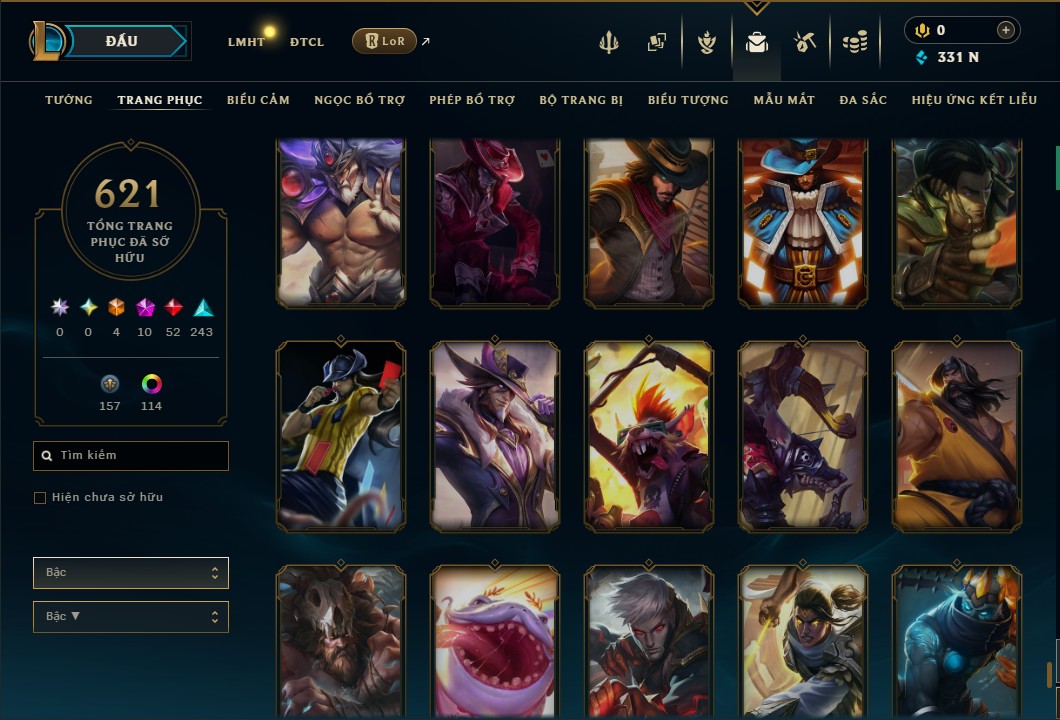Choose the pink tongue-out frog skin
Screen dimensions: 1060x720
495,640
